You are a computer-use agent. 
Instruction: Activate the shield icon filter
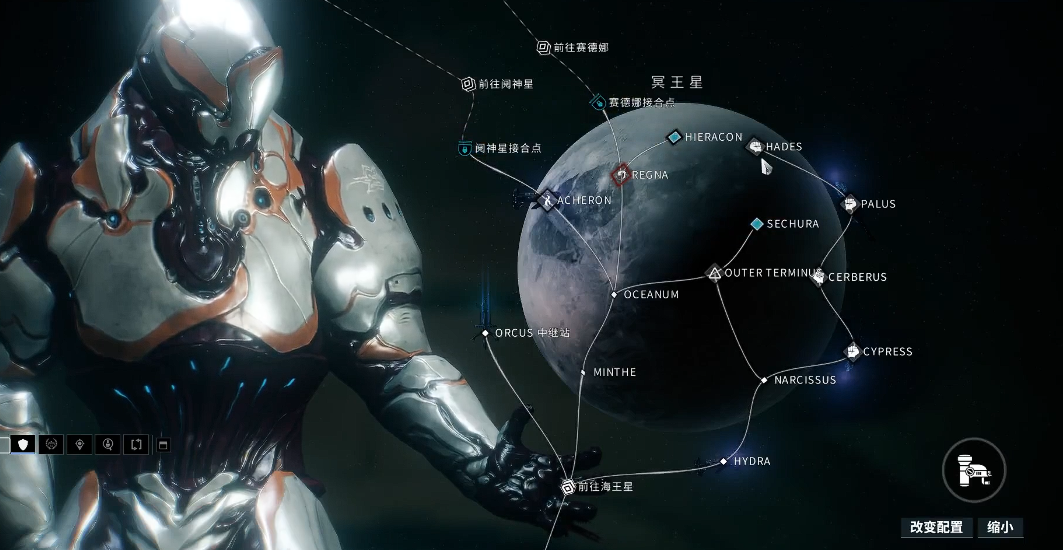(23, 444)
